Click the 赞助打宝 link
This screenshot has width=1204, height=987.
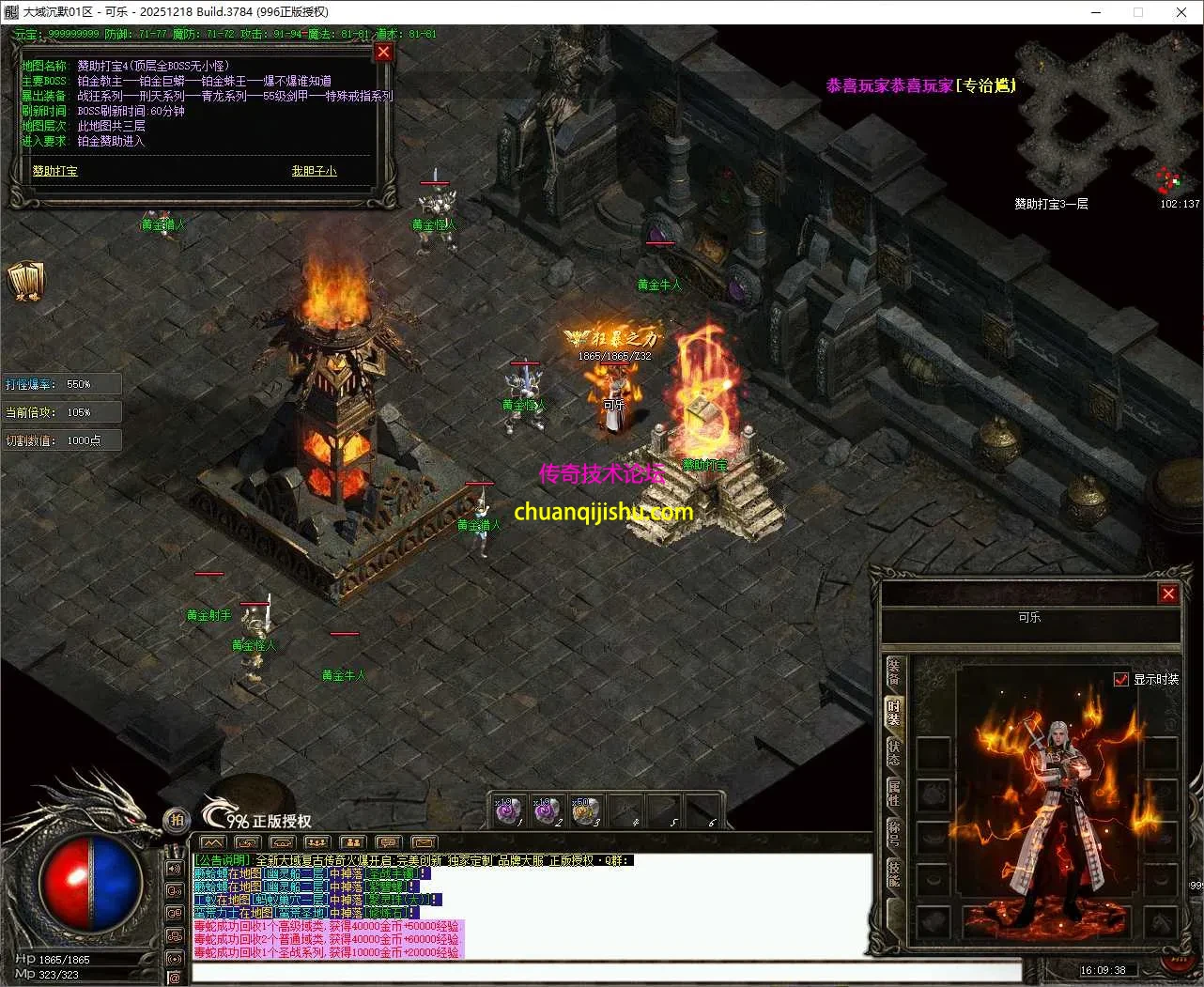(x=55, y=171)
